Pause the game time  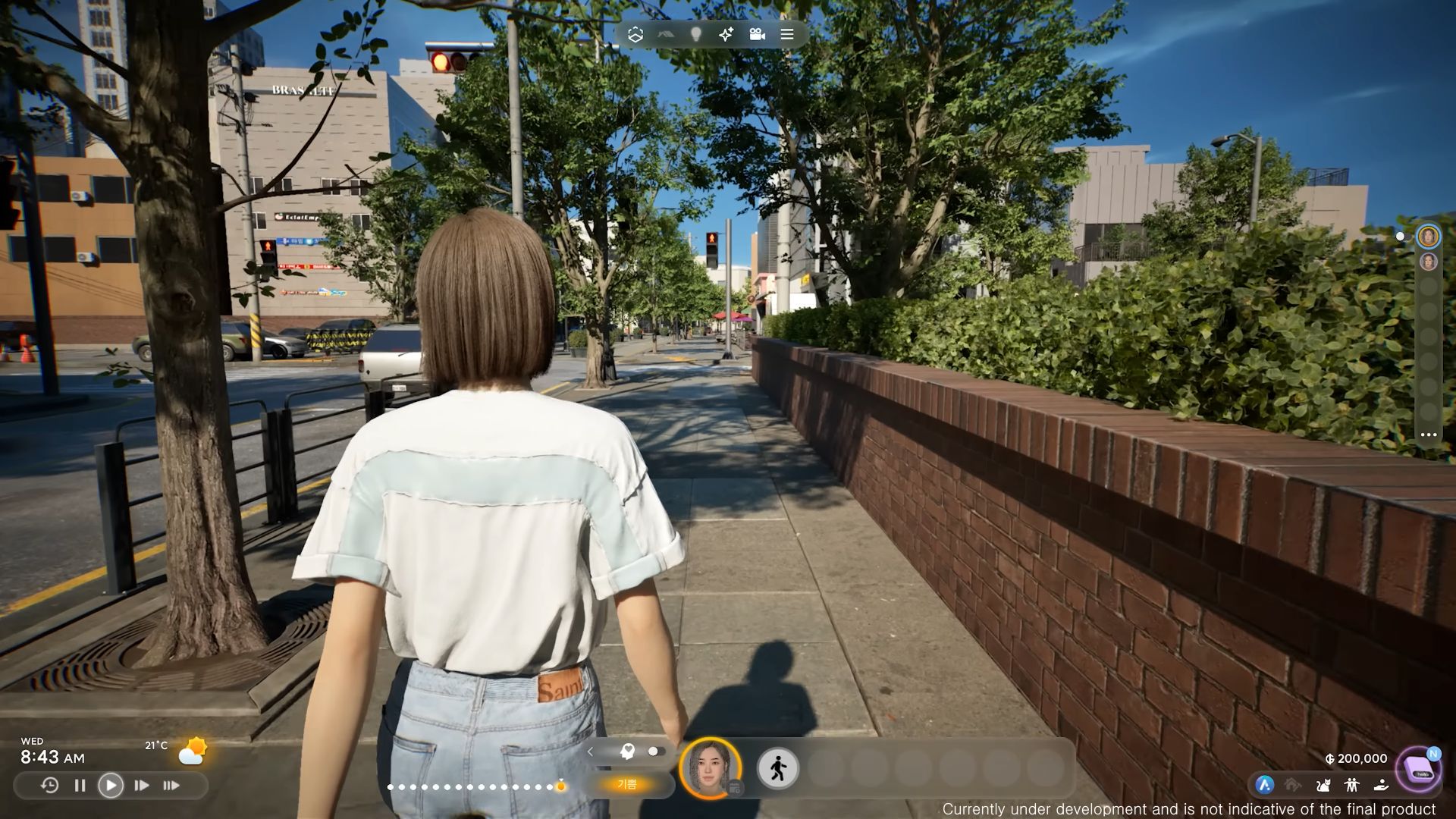pyautogui.click(x=80, y=786)
